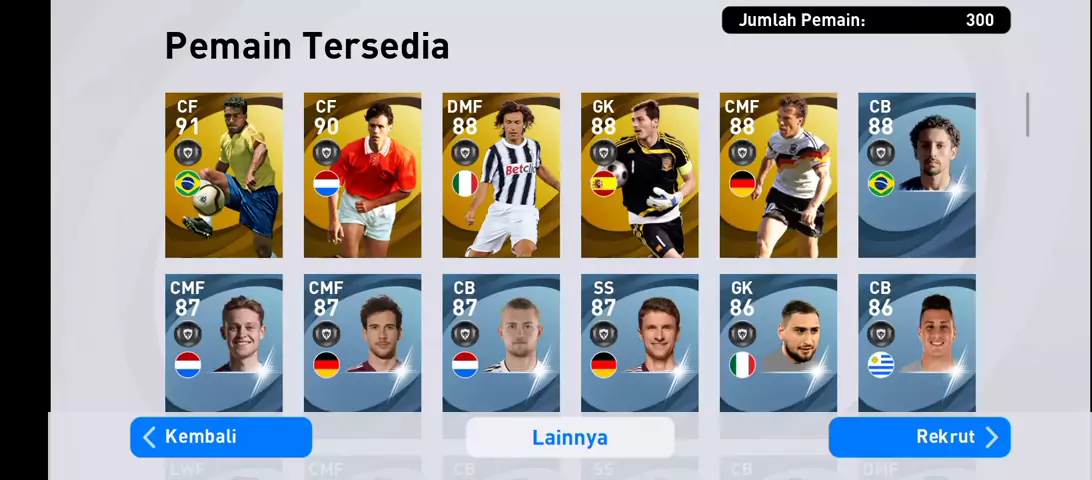Select the 88 GK Spain card
The image size is (1092, 480).
[x=640, y=175]
